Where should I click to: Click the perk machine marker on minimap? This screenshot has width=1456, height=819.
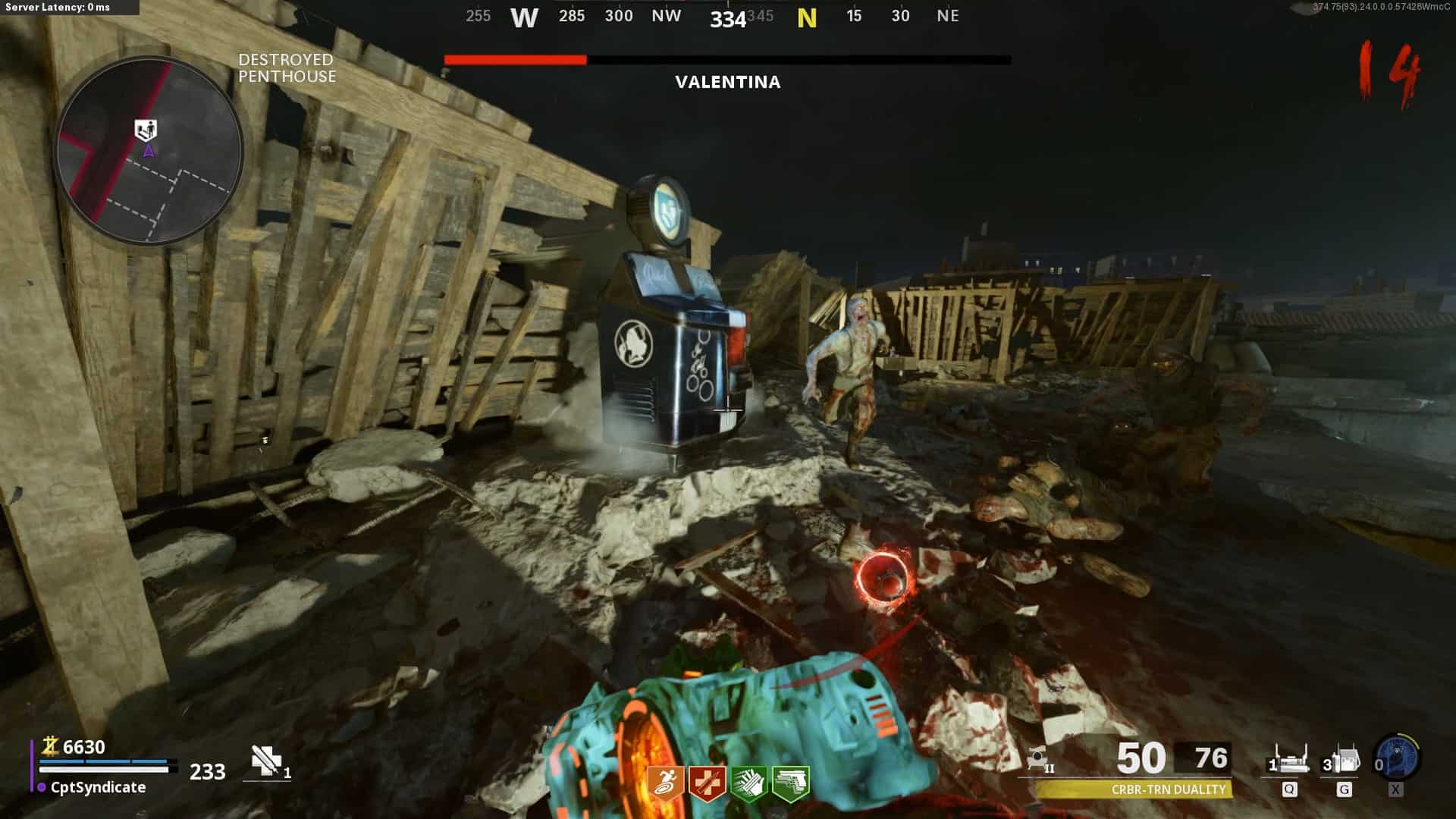click(146, 130)
